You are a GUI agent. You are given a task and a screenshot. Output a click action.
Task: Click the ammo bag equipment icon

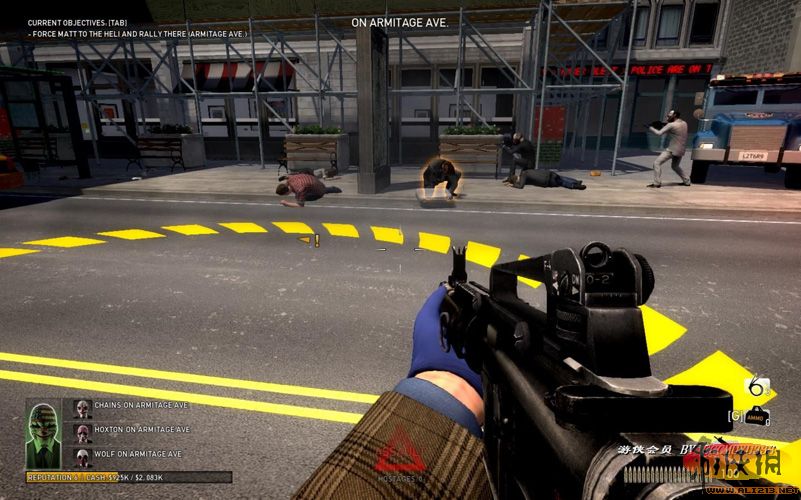[759, 416]
